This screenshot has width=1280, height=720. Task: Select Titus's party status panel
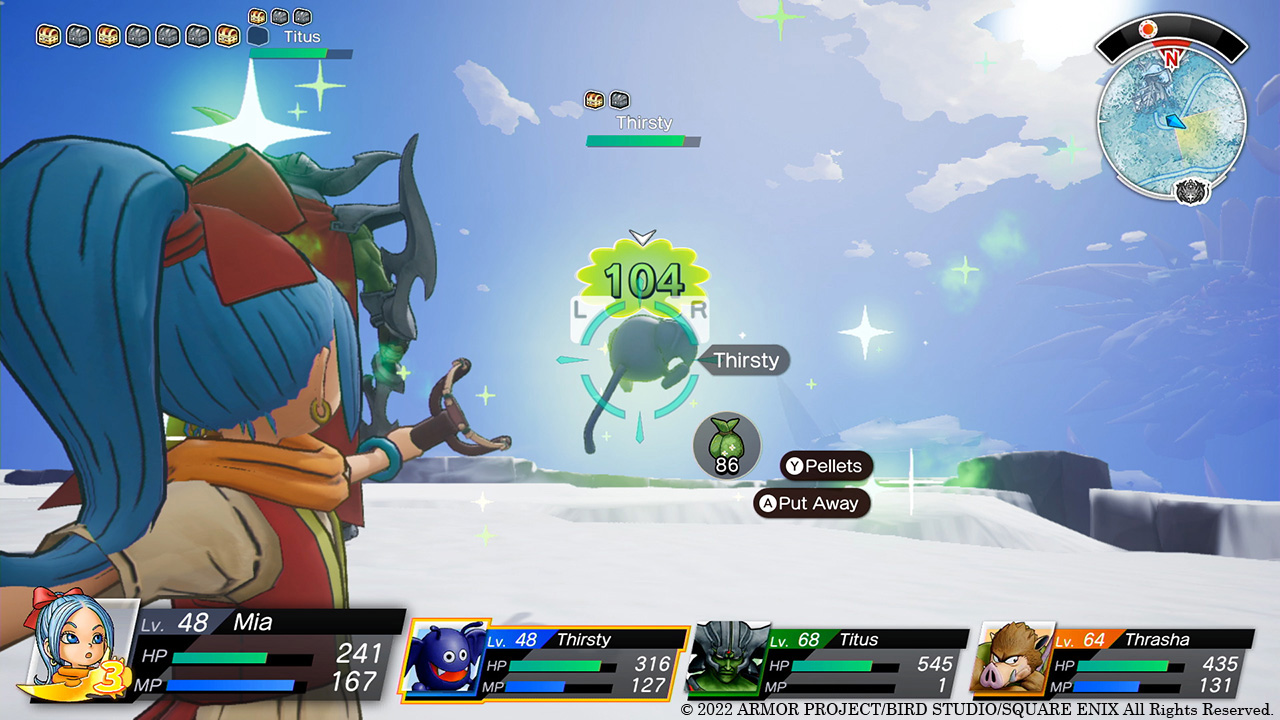(830, 661)
